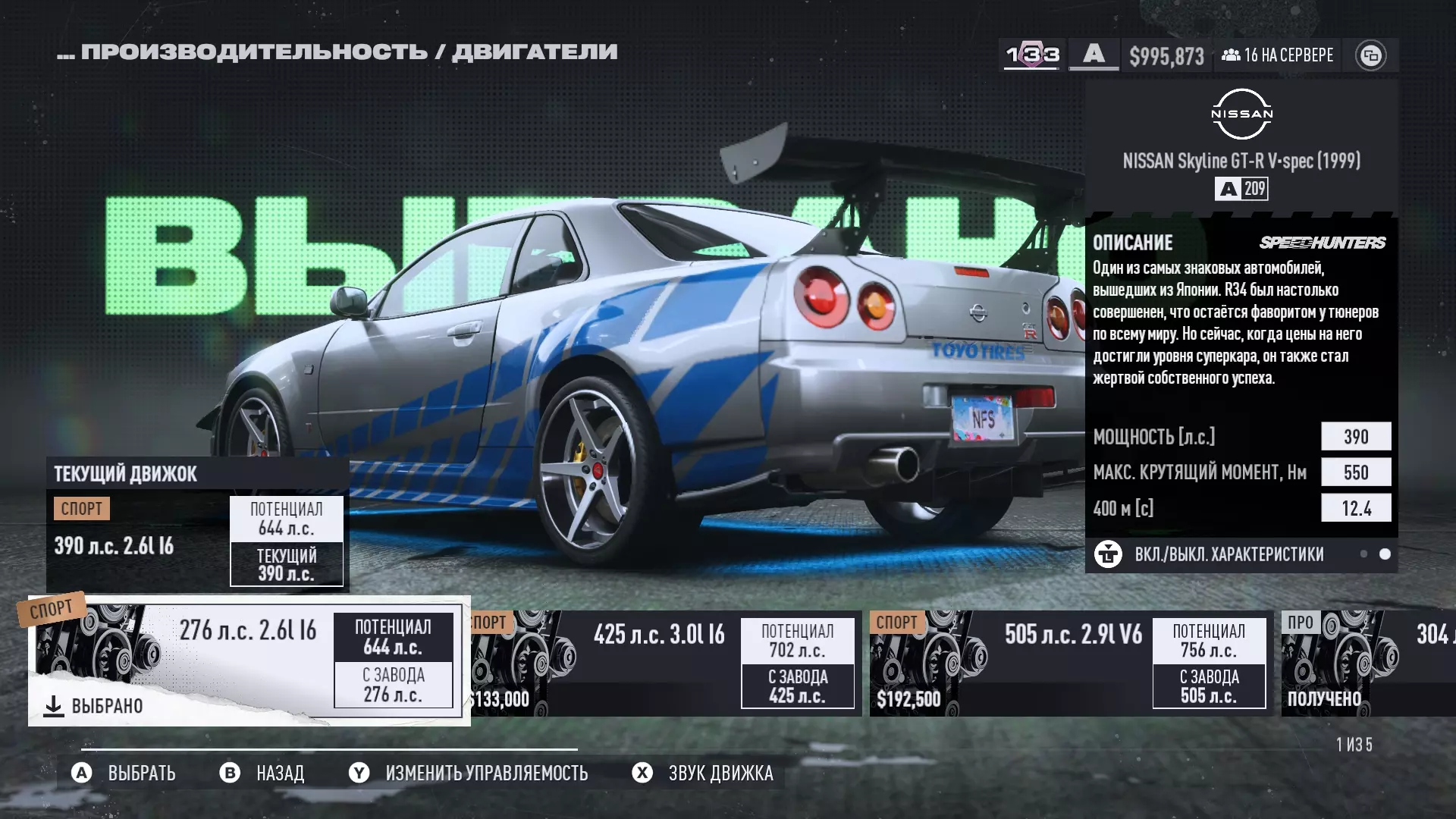1456x819 pixels.
Task: Open ИЗМЕНИТЬ УПРАВЛЯЕМОСТЬ handling option
Action: pos(469,773)
